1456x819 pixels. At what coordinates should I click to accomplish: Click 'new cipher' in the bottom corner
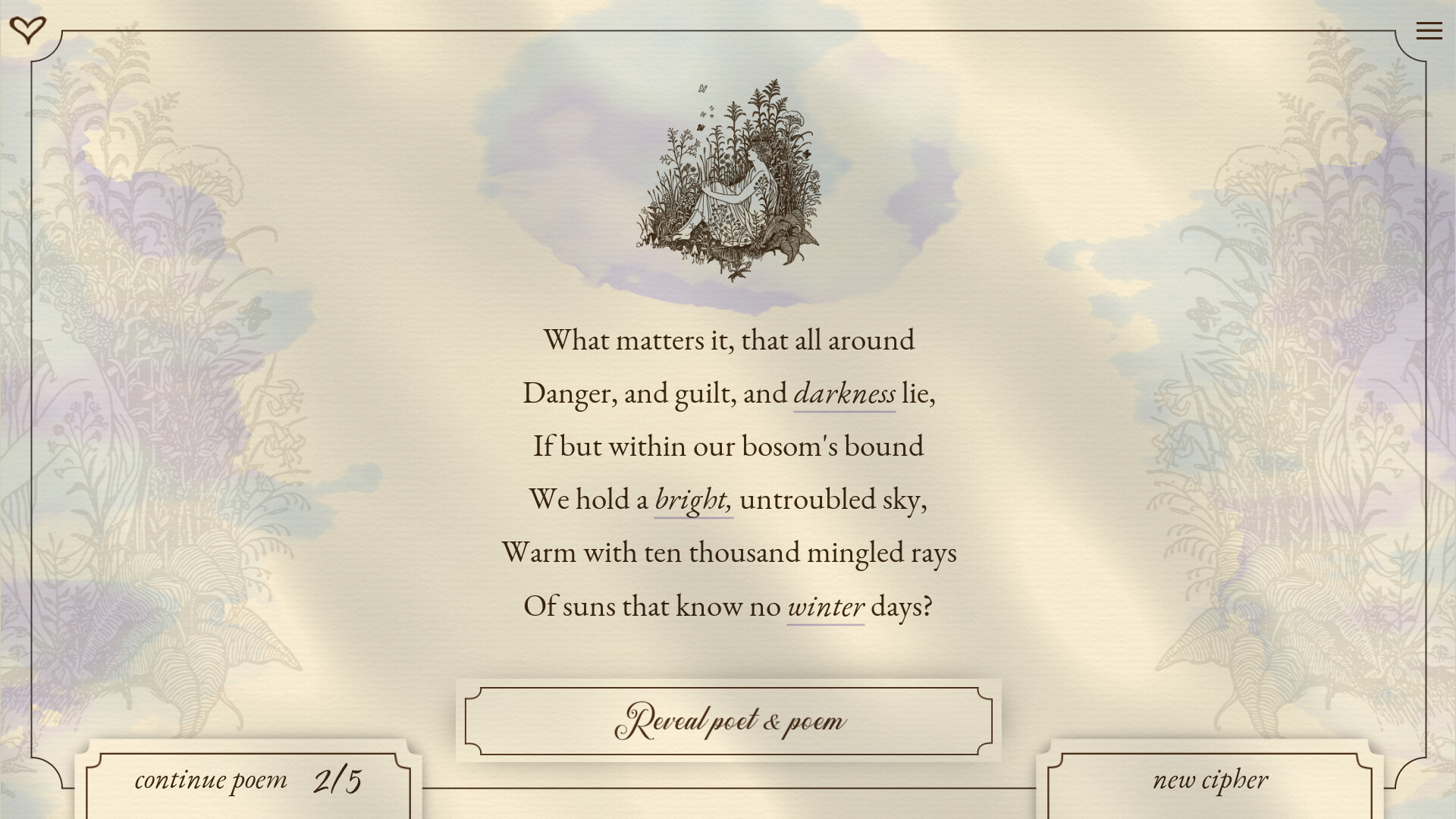[1210, 780]
